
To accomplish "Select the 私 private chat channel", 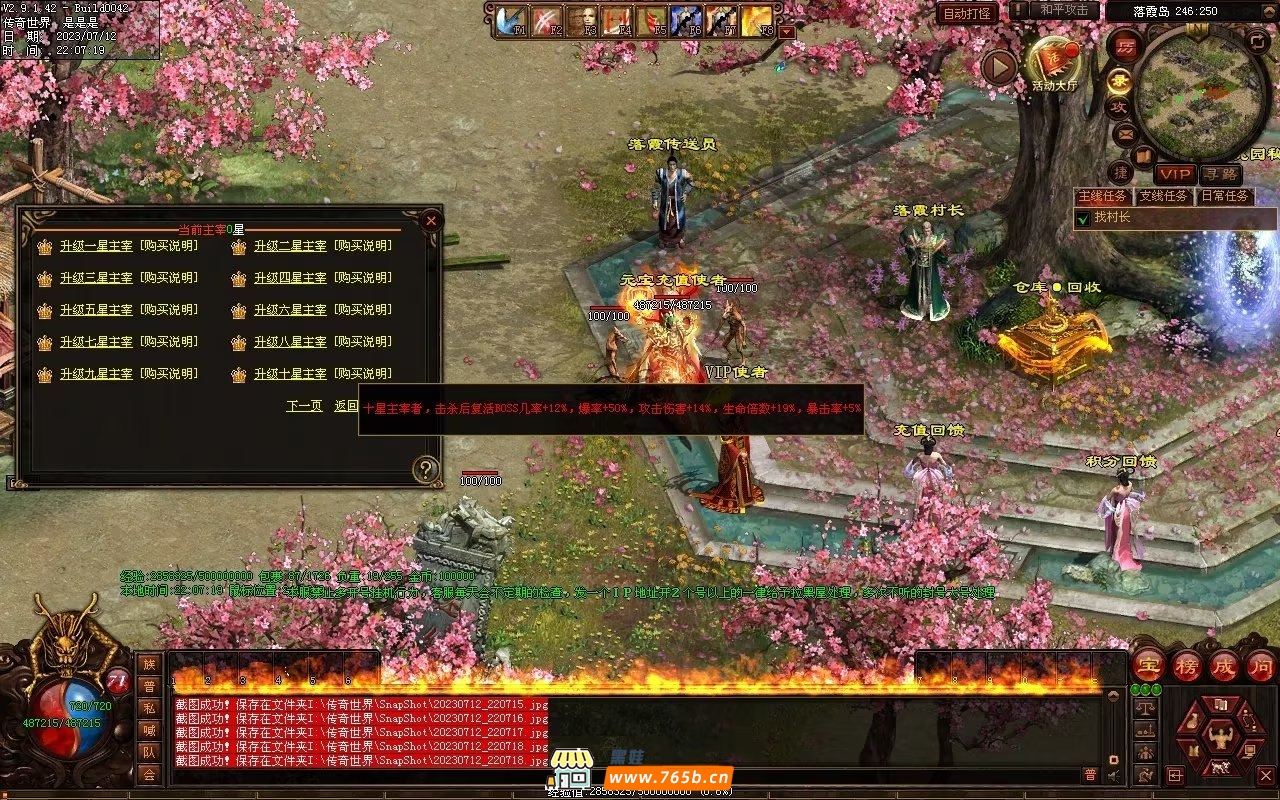I will (x=149, y=708).
